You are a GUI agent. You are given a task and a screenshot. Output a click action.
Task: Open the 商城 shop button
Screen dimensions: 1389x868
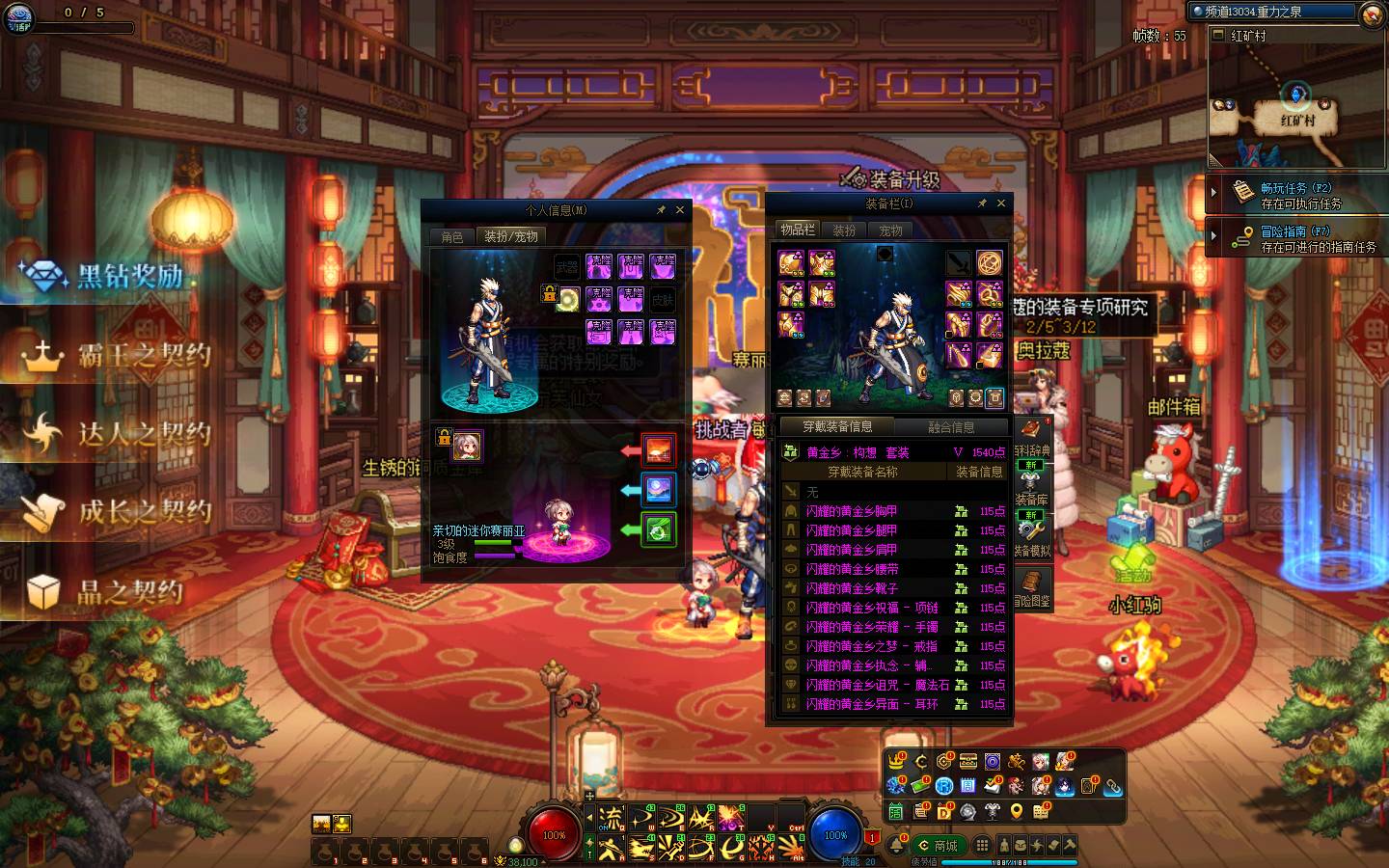[939, 846]
